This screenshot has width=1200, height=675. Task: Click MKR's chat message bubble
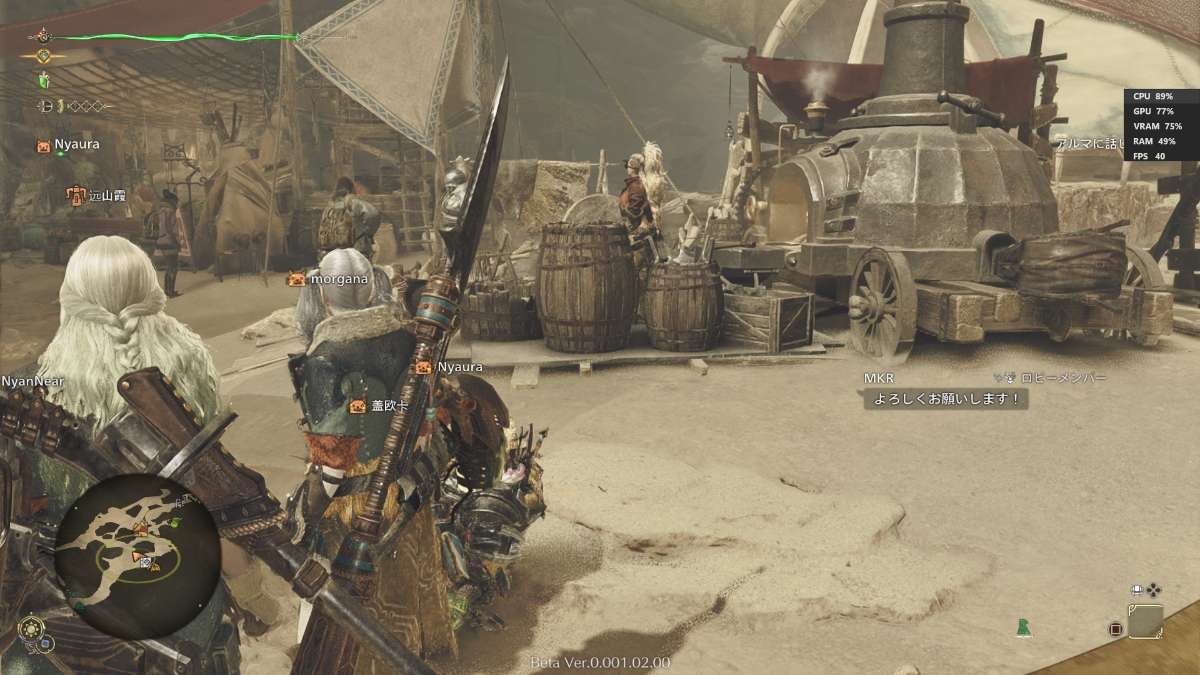pos(945,398)
